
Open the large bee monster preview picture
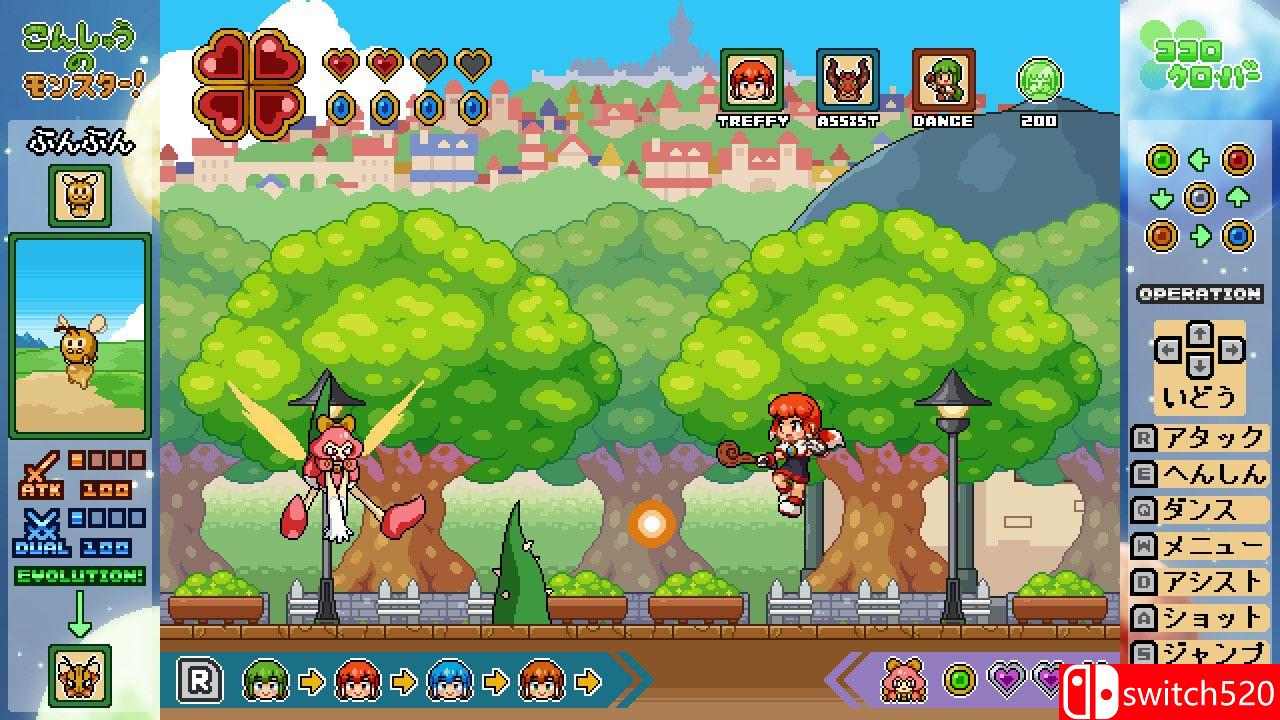click(x=80, y=335)
